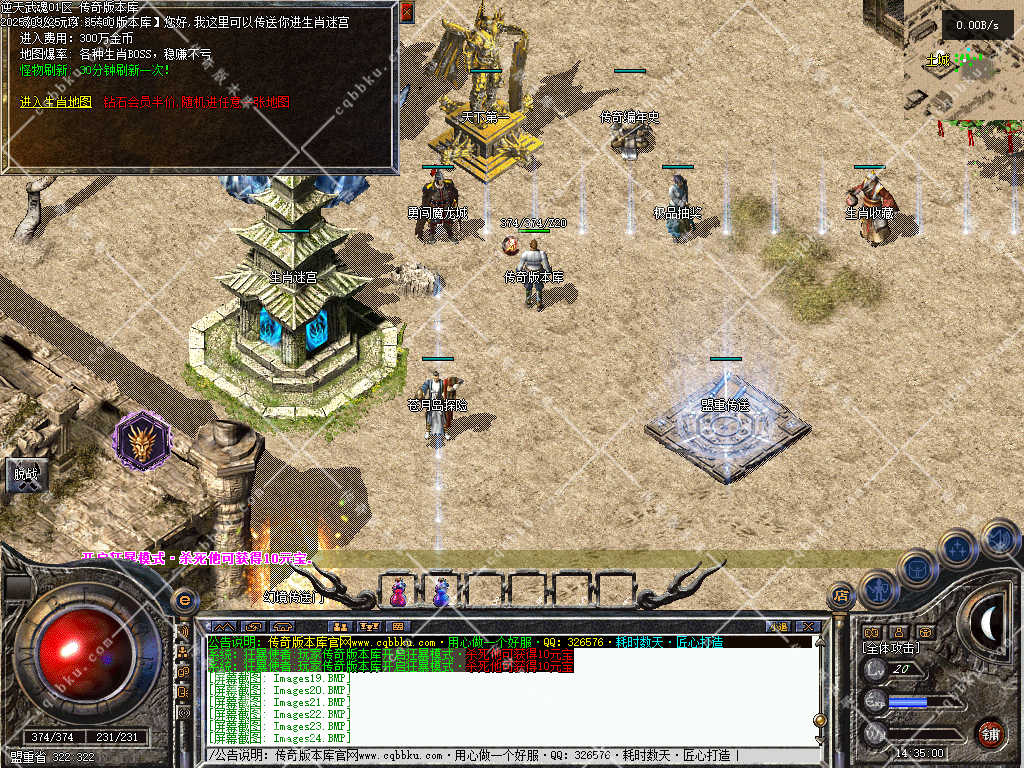
Task: Toggle the 全体攻击 attack mode label
Action: tap(891, 648)
